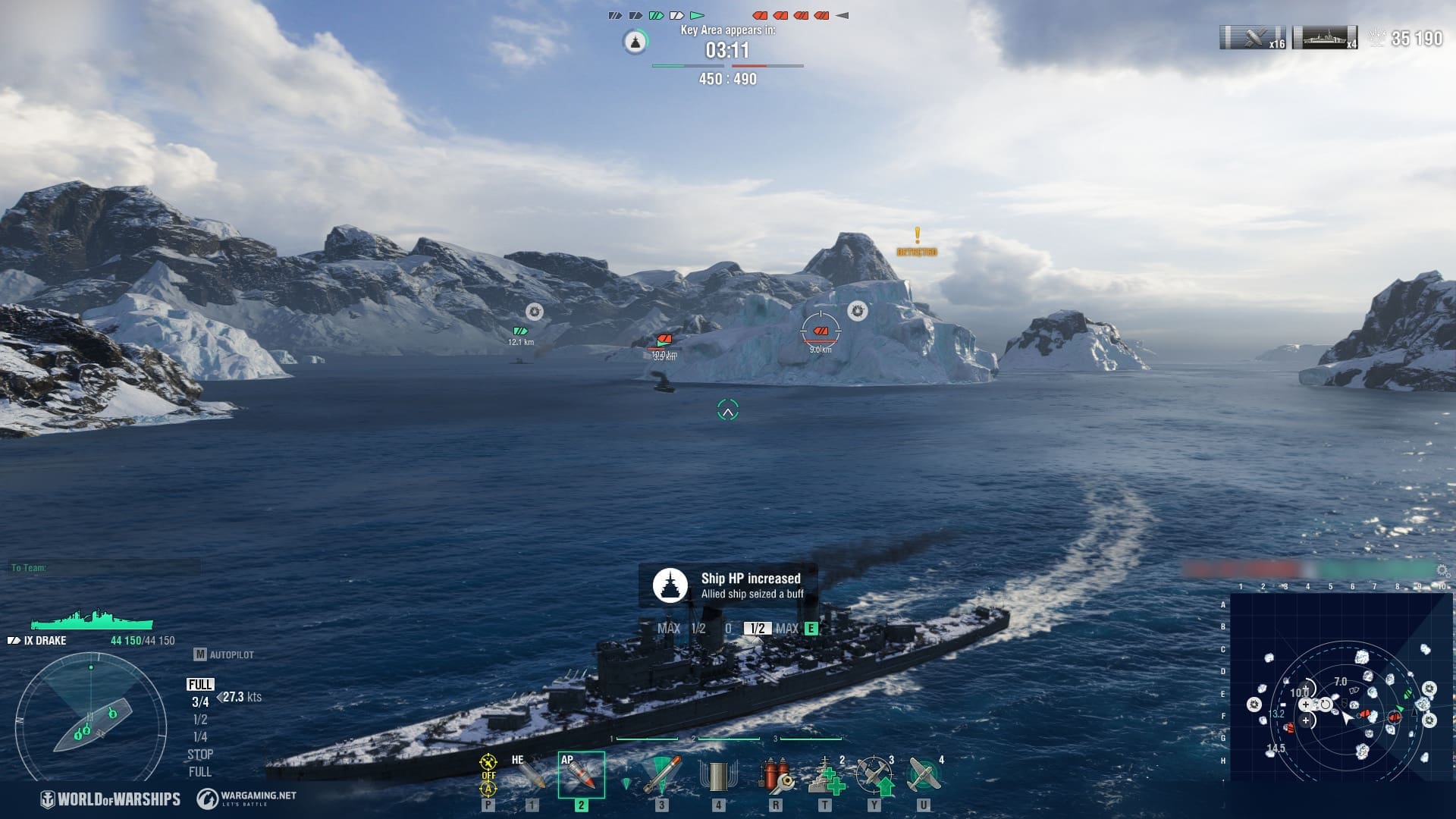Image resolution: width=1456 pixels, height=819 pixels.
Task: Select the HE shell ammunition
Action: pyautogui.click(x=531, y=775)
